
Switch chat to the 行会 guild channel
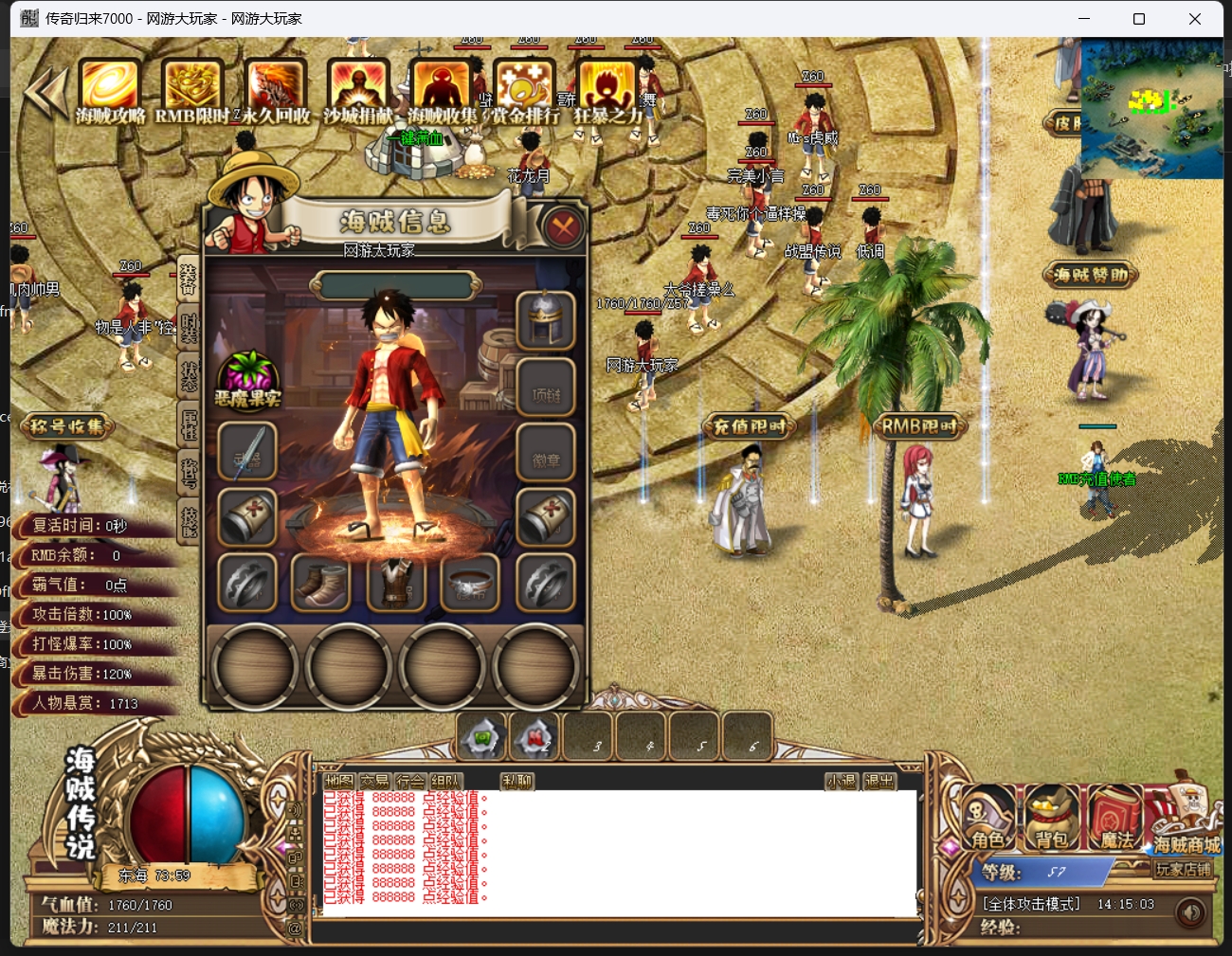[x=410, y=781]
